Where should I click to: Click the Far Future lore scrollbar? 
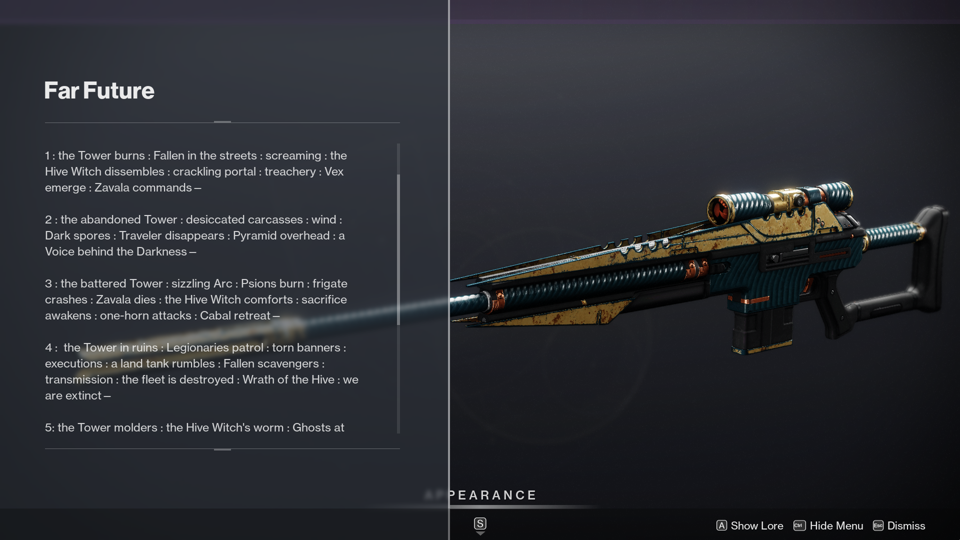pyautogui.click(x=399, y=250)
